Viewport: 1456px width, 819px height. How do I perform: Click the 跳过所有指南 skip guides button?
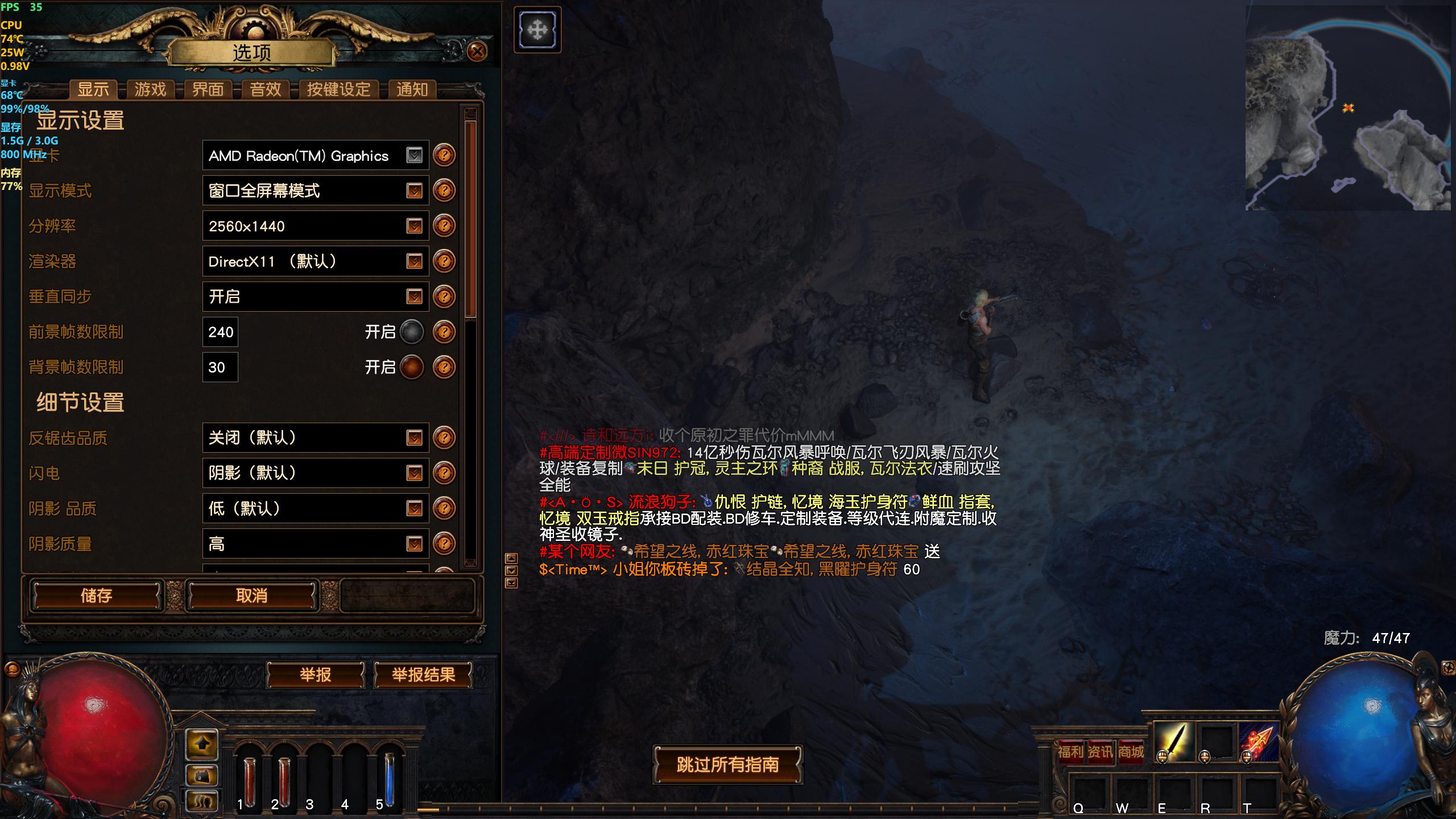click(x=727, y=765)
